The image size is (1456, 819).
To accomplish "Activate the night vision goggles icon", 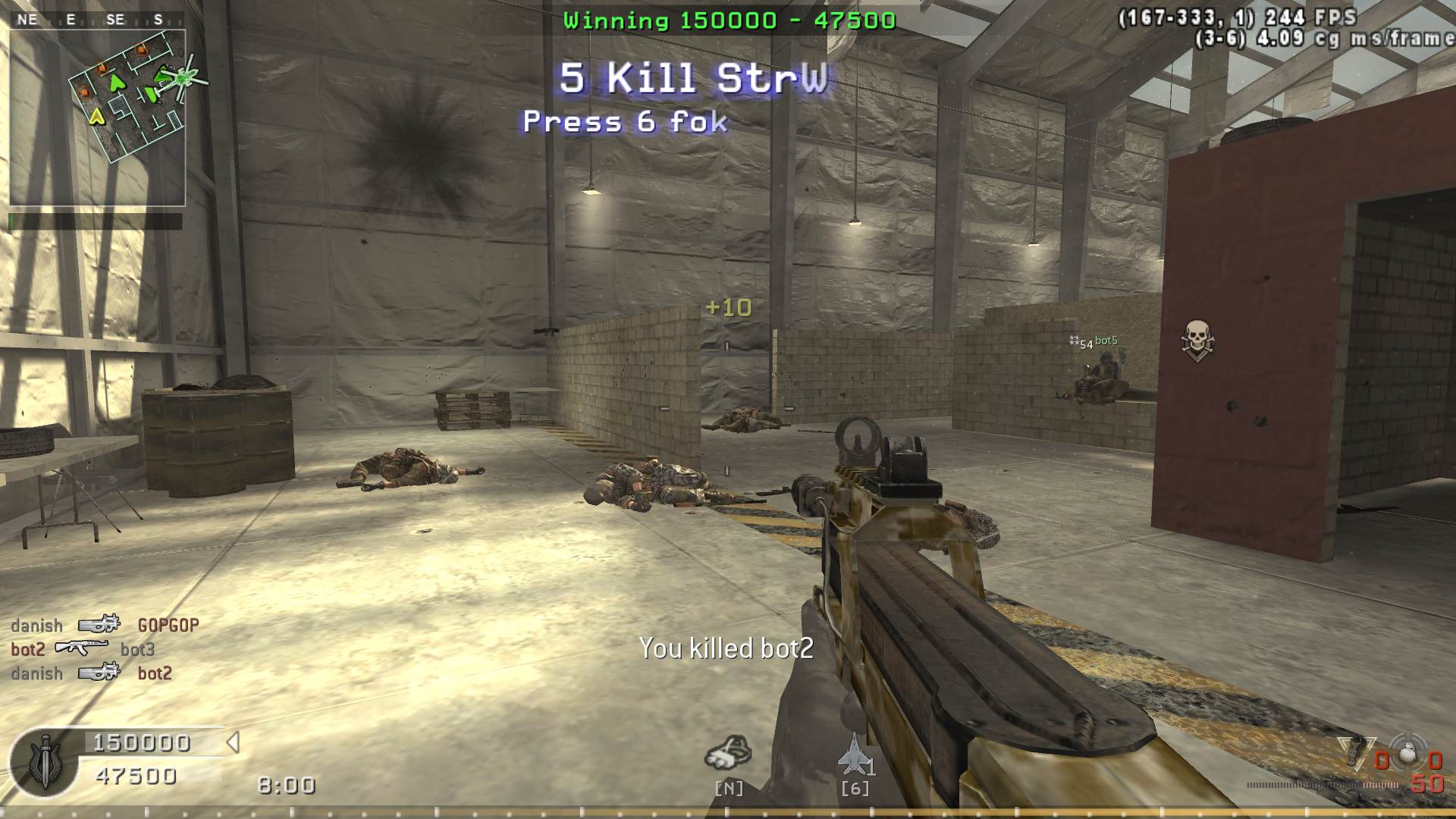I will point(728,753).
